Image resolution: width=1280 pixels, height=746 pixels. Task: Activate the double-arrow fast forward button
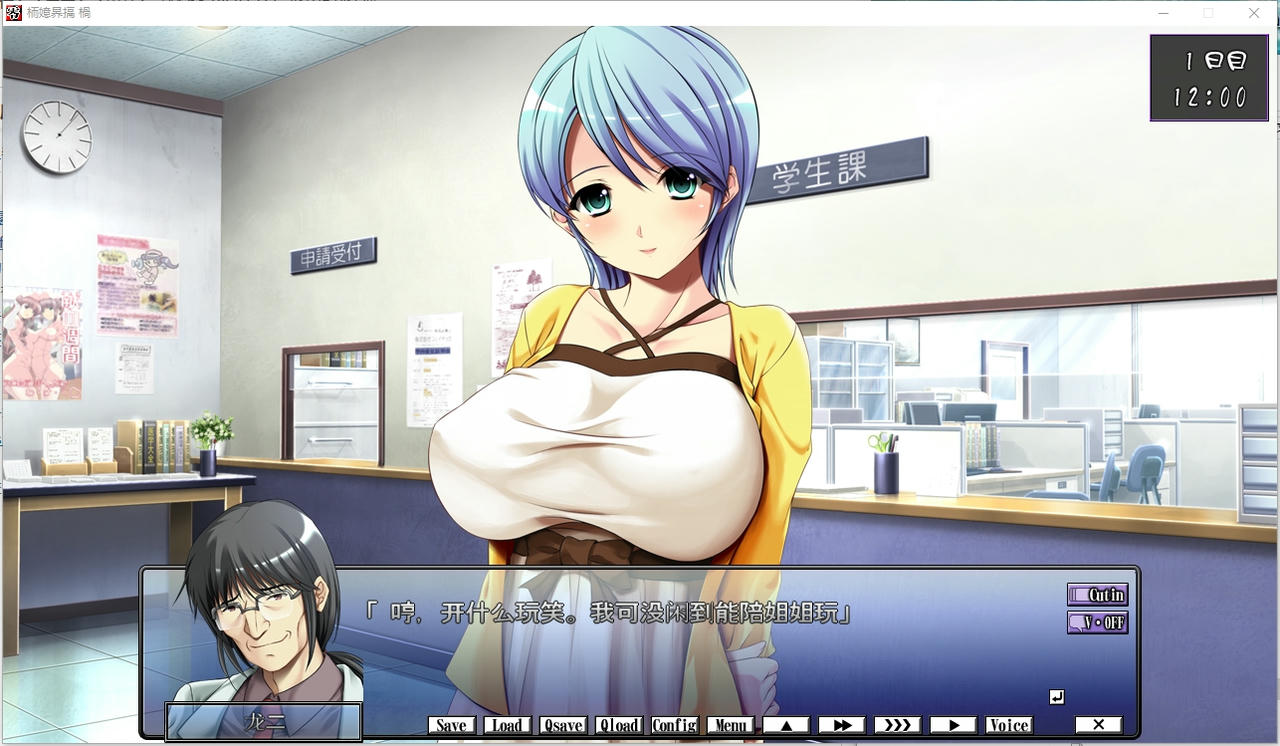[x=842, y=725]
